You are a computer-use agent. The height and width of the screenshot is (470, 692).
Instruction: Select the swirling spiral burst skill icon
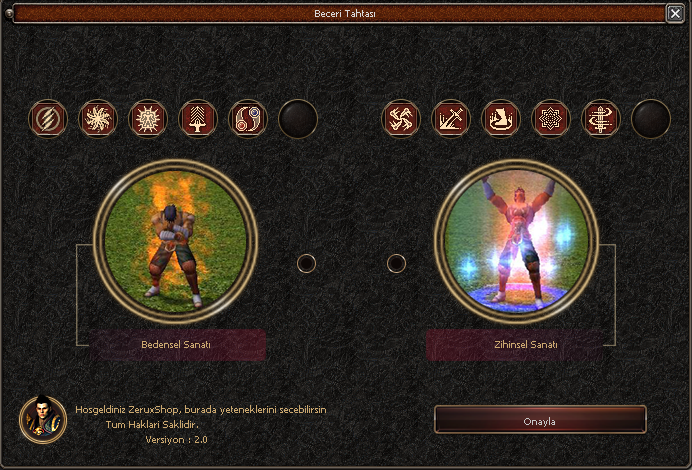98,119
